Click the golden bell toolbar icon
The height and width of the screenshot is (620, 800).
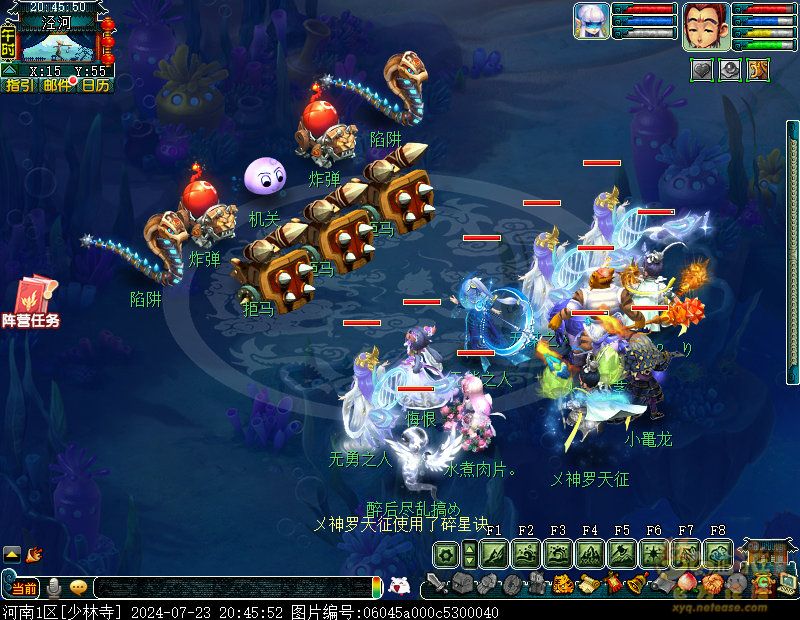point(634,584)
